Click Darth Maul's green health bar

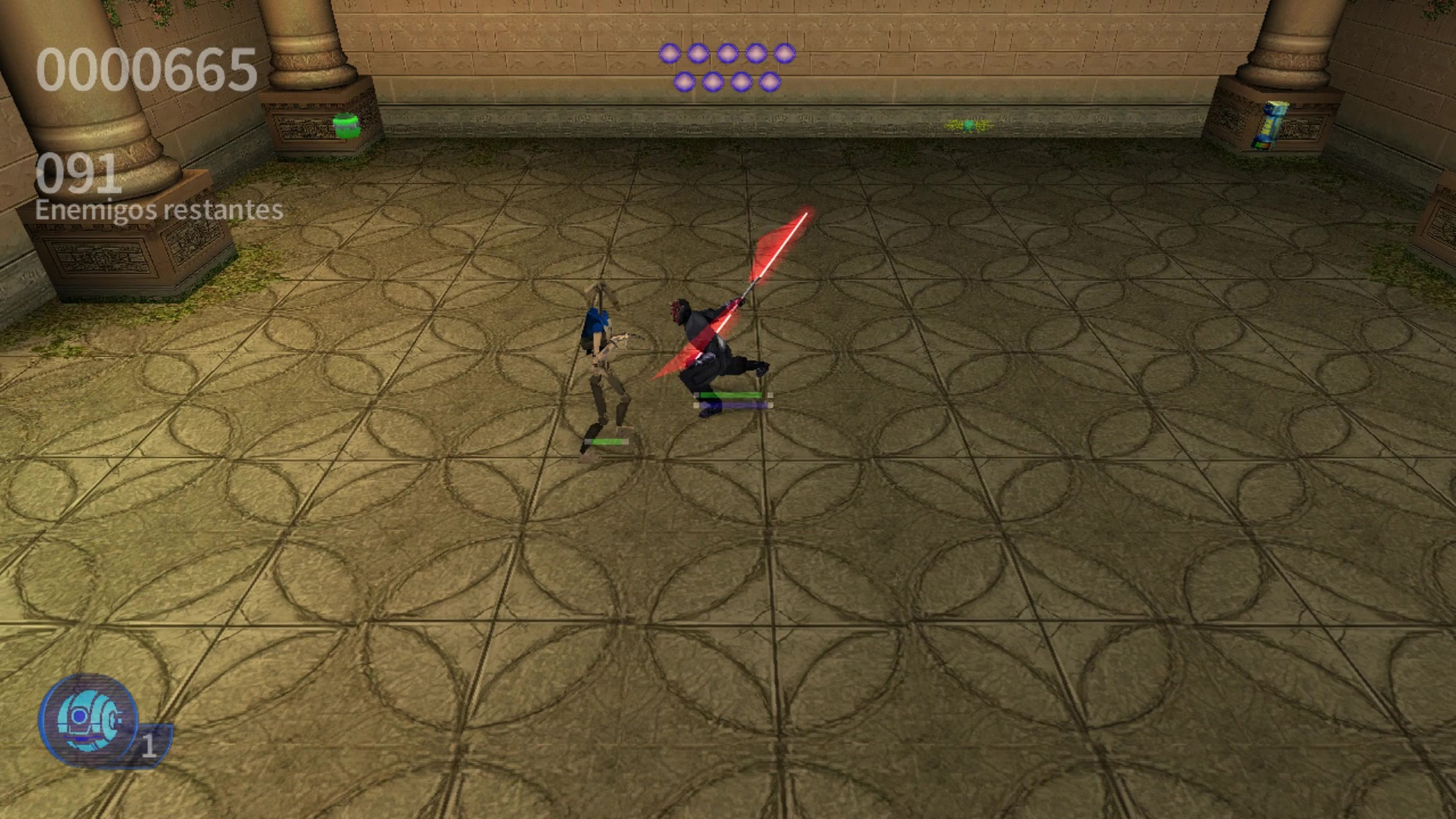732,395
